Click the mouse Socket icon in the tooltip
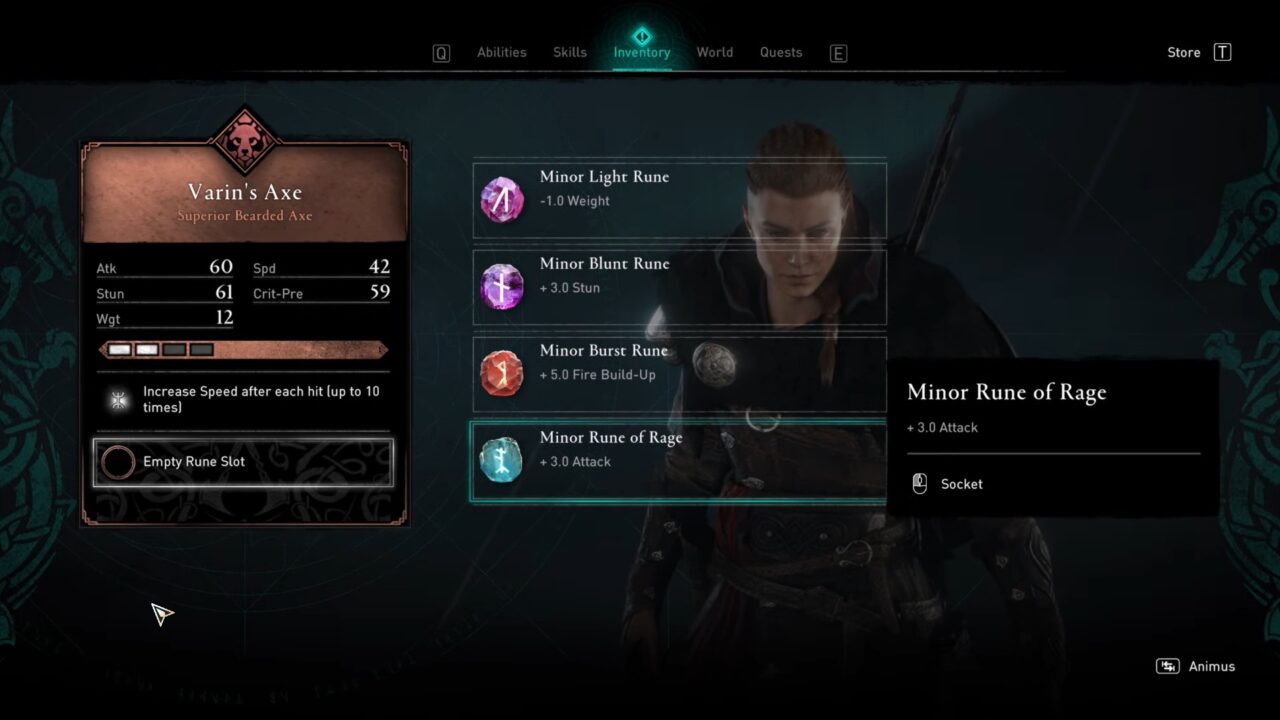This screenshot has height=720, width=1280. click(917, 484)
